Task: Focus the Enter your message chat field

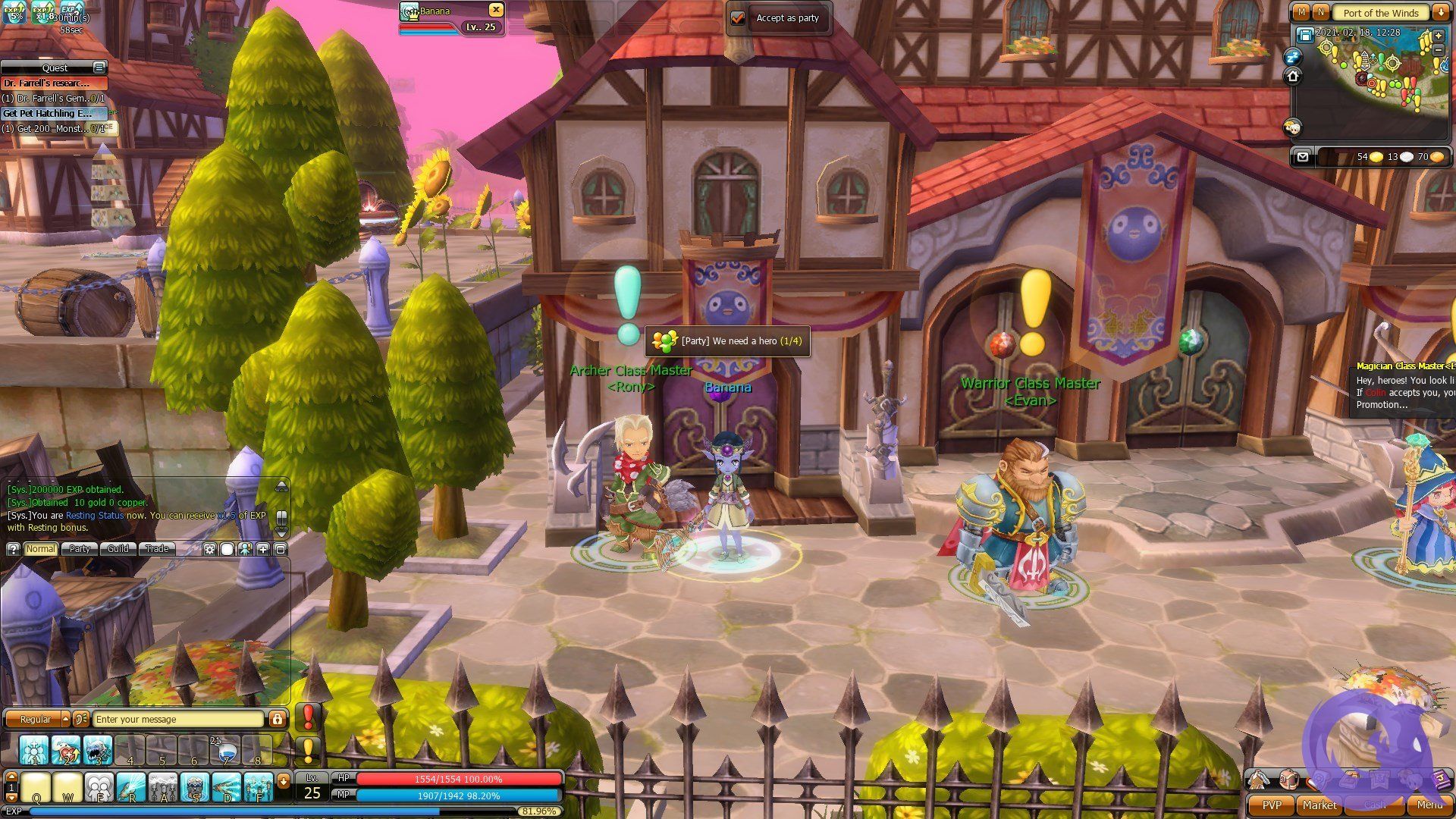Action: [178, 719]
